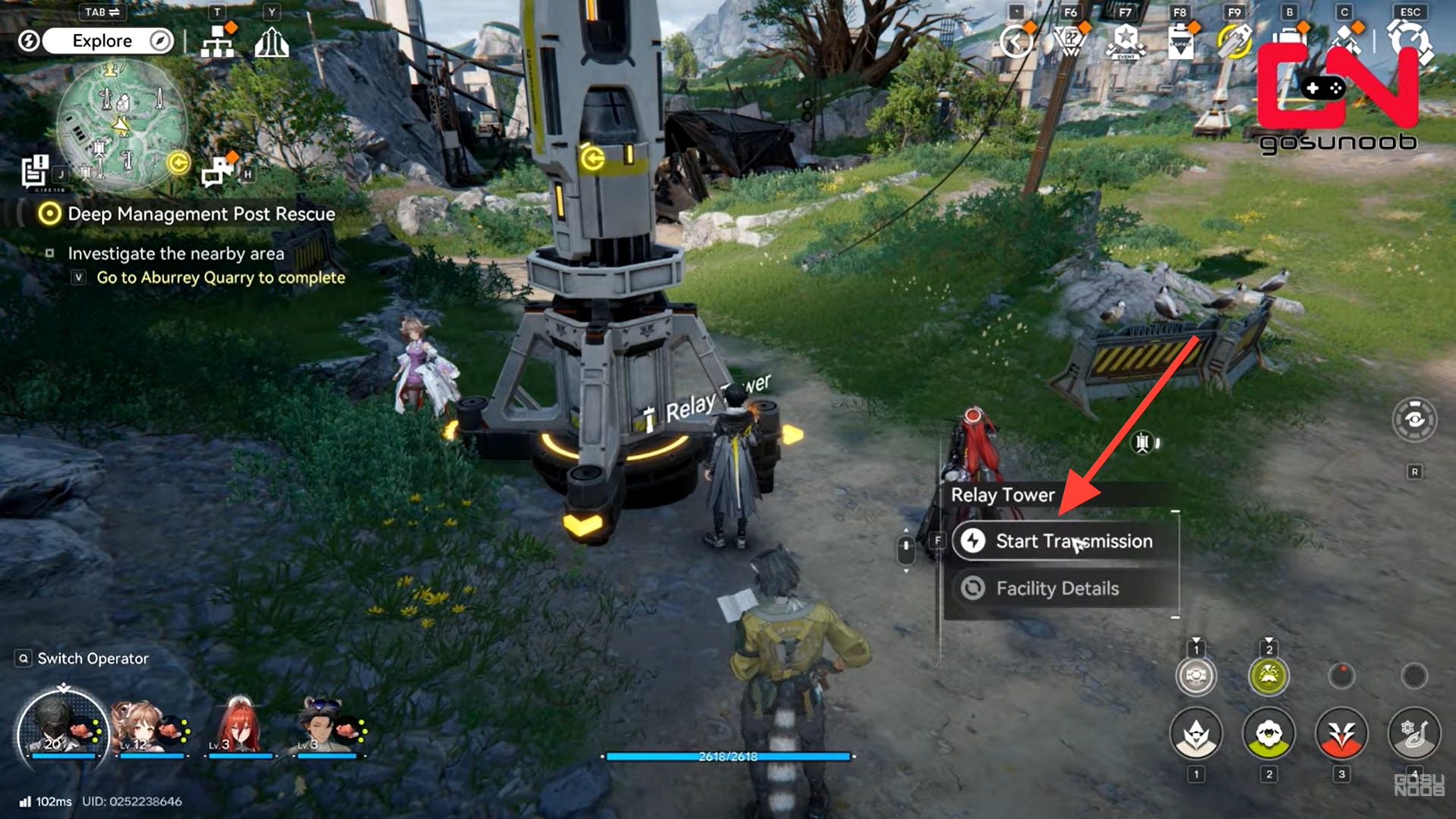Click the circular back-arrow icon

point(1016,41)
